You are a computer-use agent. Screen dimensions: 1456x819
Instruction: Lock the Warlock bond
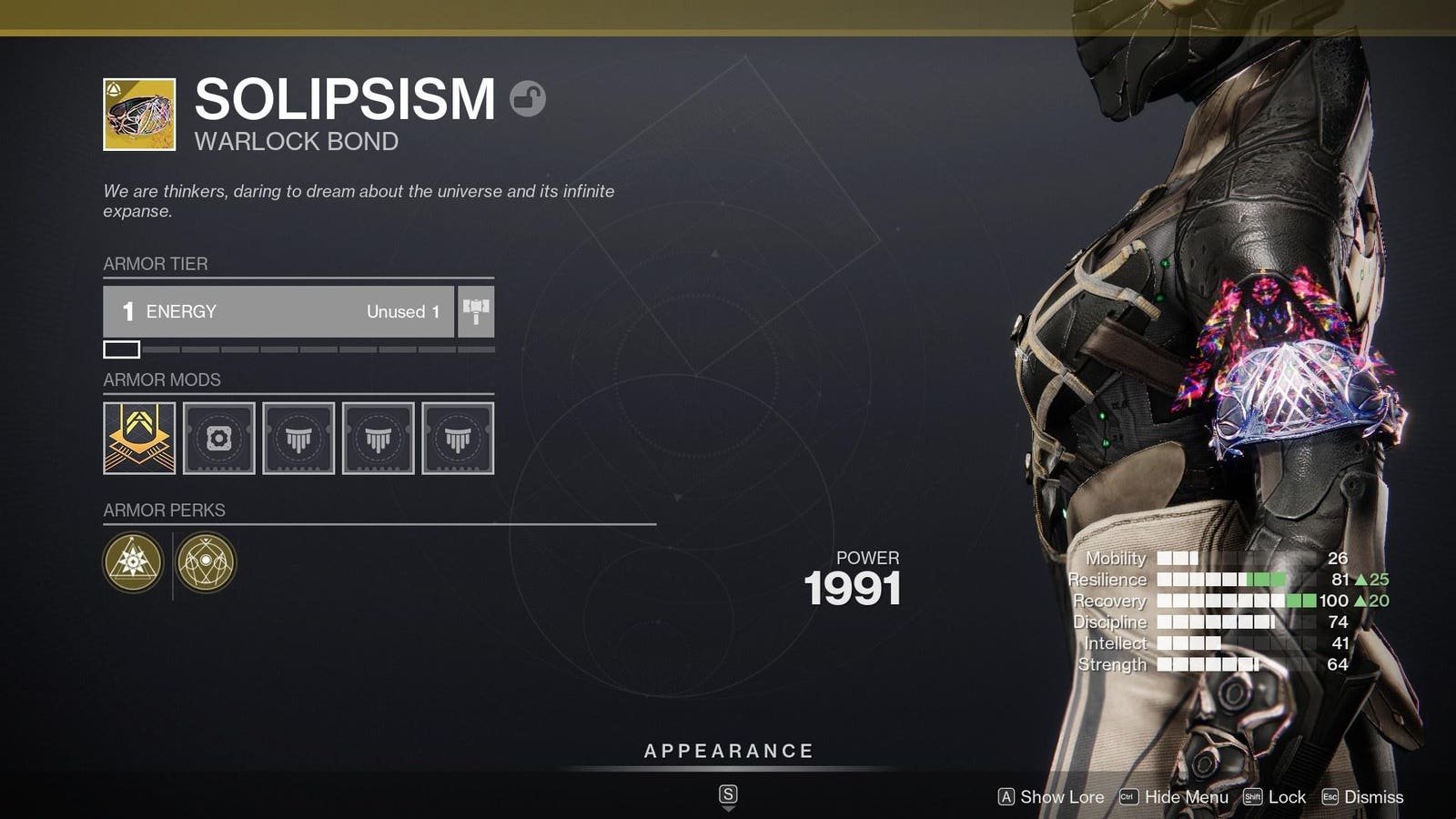click(1275, 797)
